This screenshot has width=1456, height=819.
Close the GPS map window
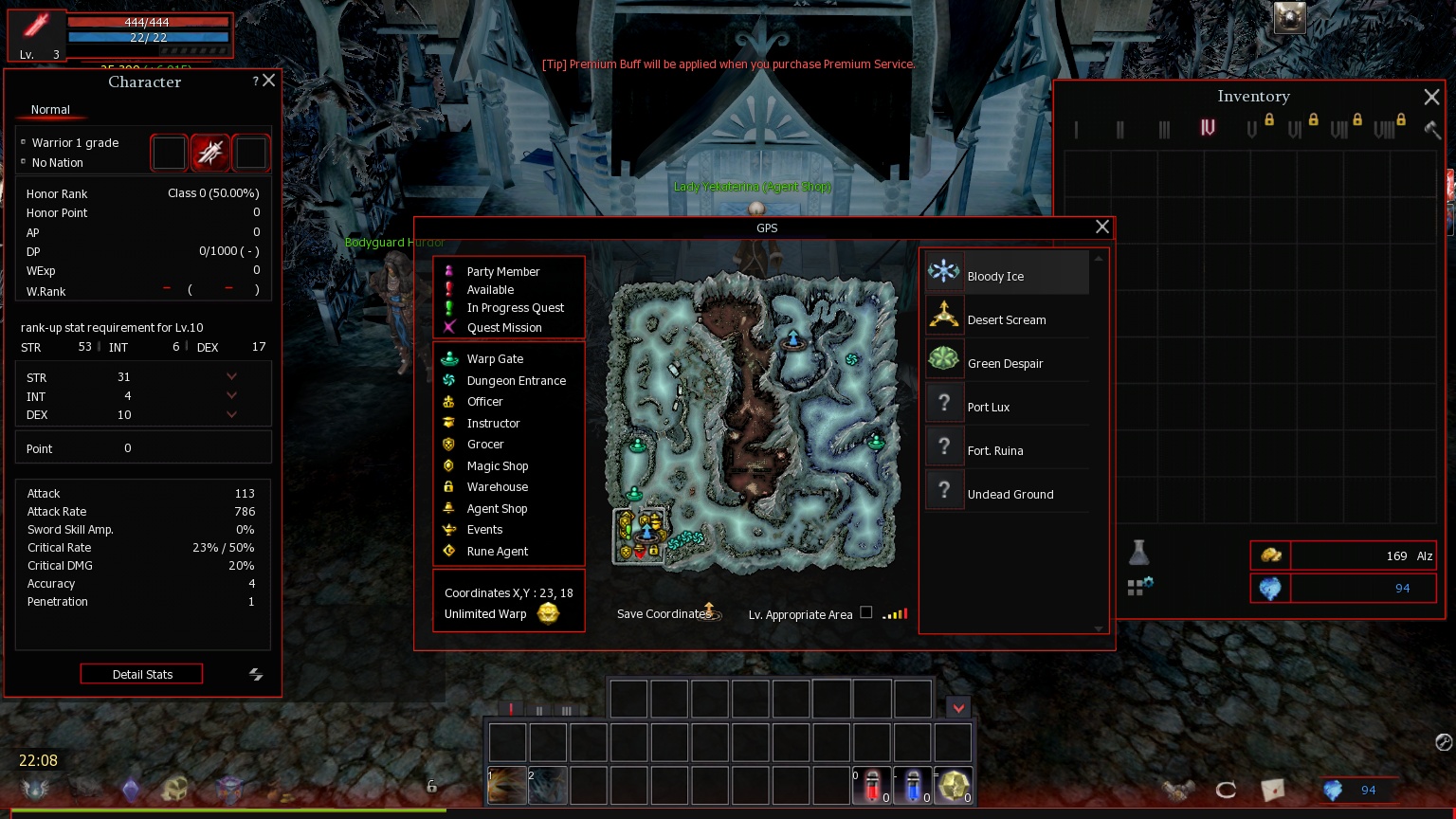(x=1101, y=227)
